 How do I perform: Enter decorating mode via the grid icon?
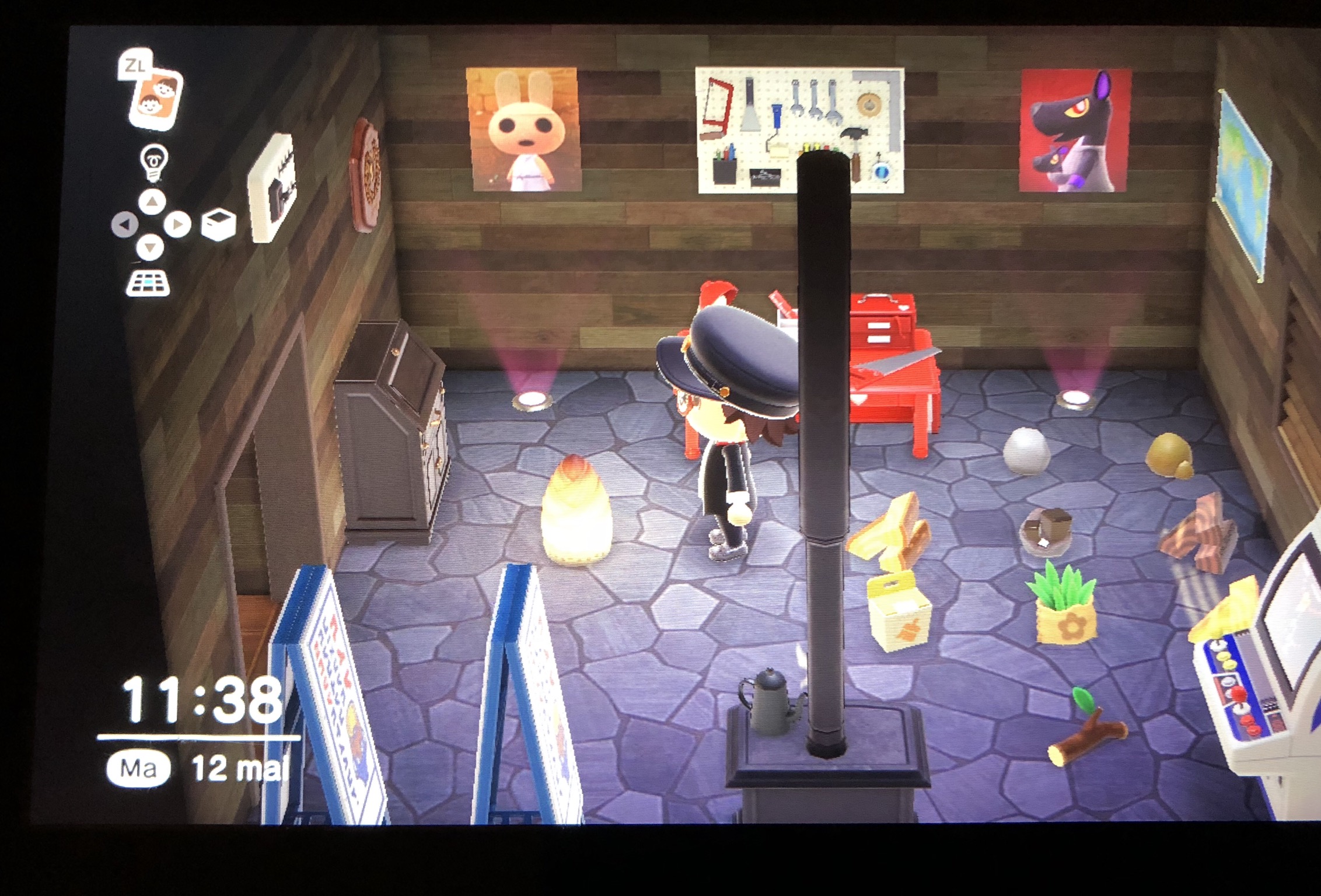[x=148, y=283]
